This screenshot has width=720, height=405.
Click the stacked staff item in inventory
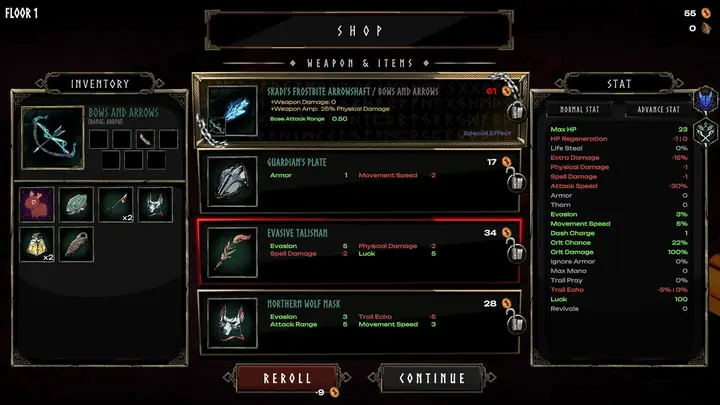click(x=118, y=205)
